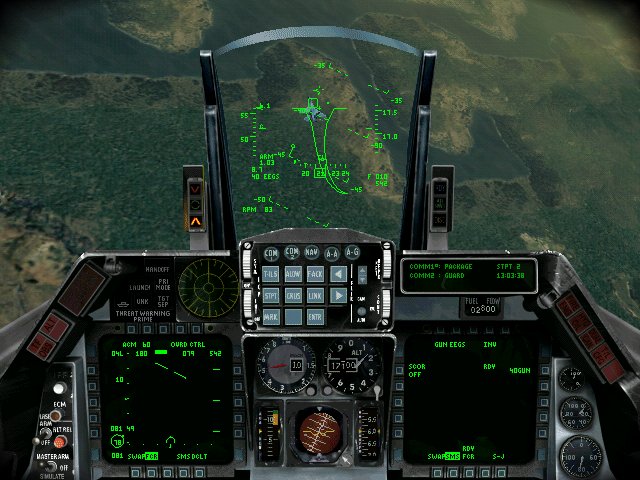
Task: Click the previous steerpoint left-arrow button
Action: [339, 273]
